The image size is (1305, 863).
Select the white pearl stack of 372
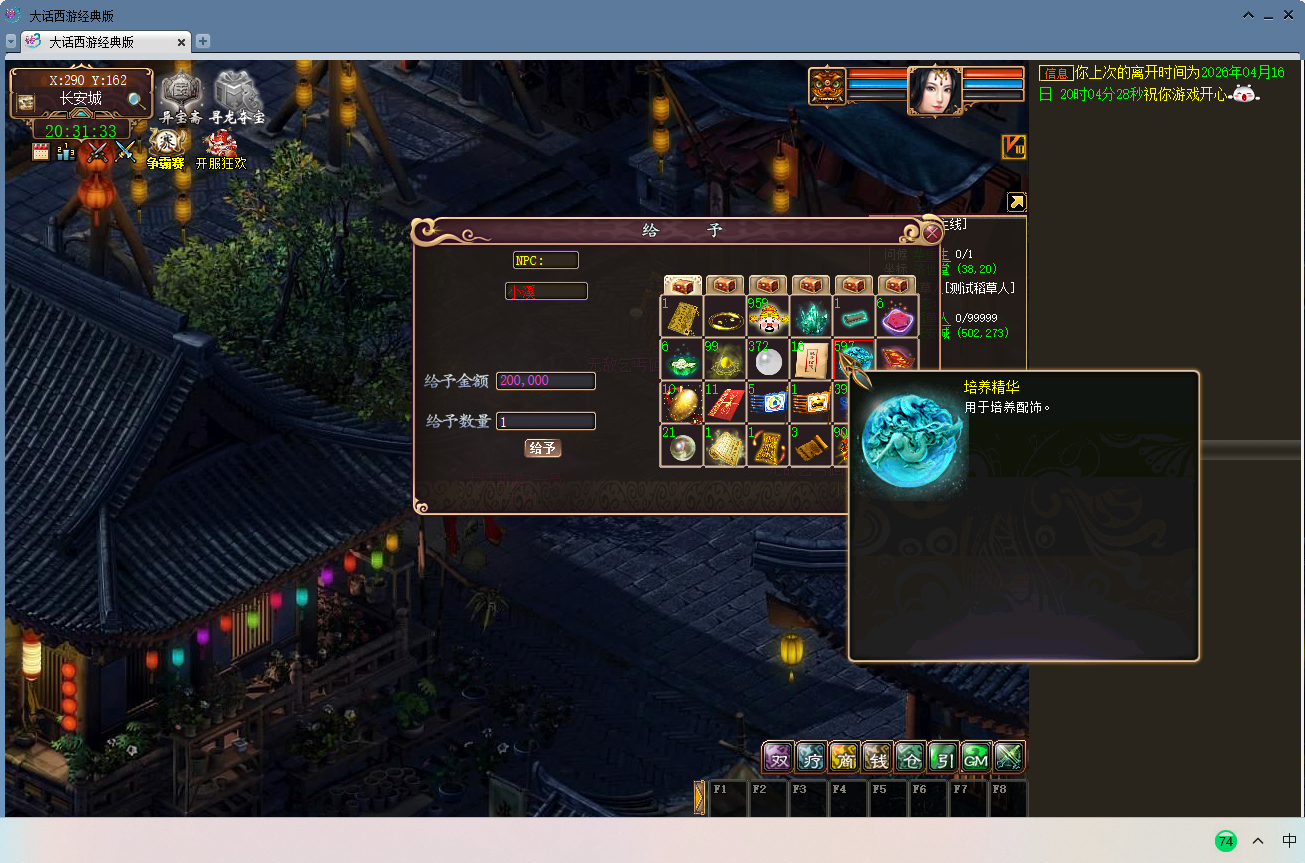point(767,359)
